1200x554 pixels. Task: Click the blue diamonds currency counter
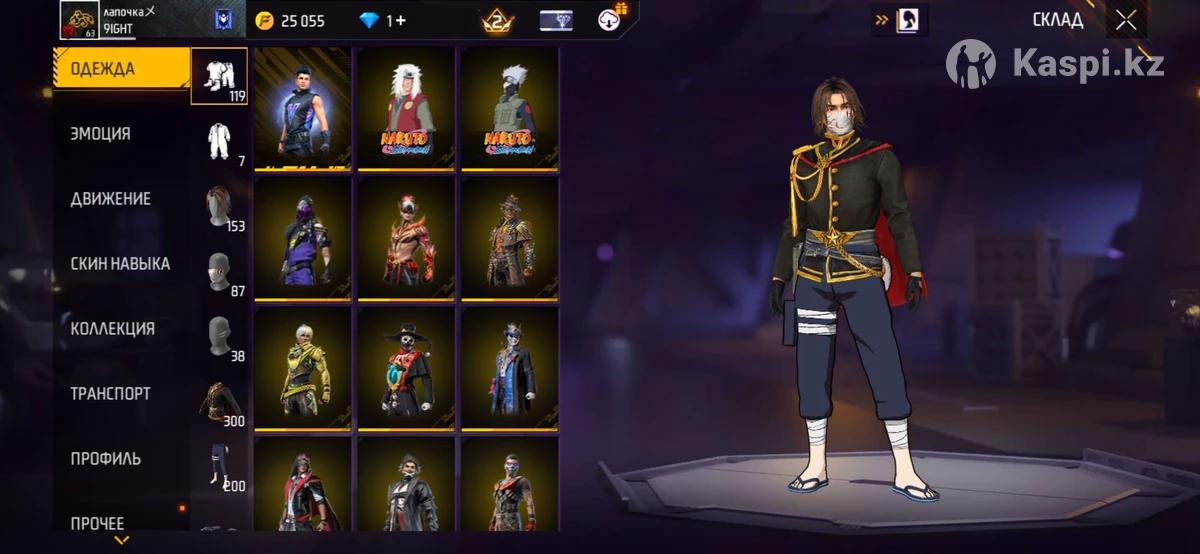click(x=382, y=20)
